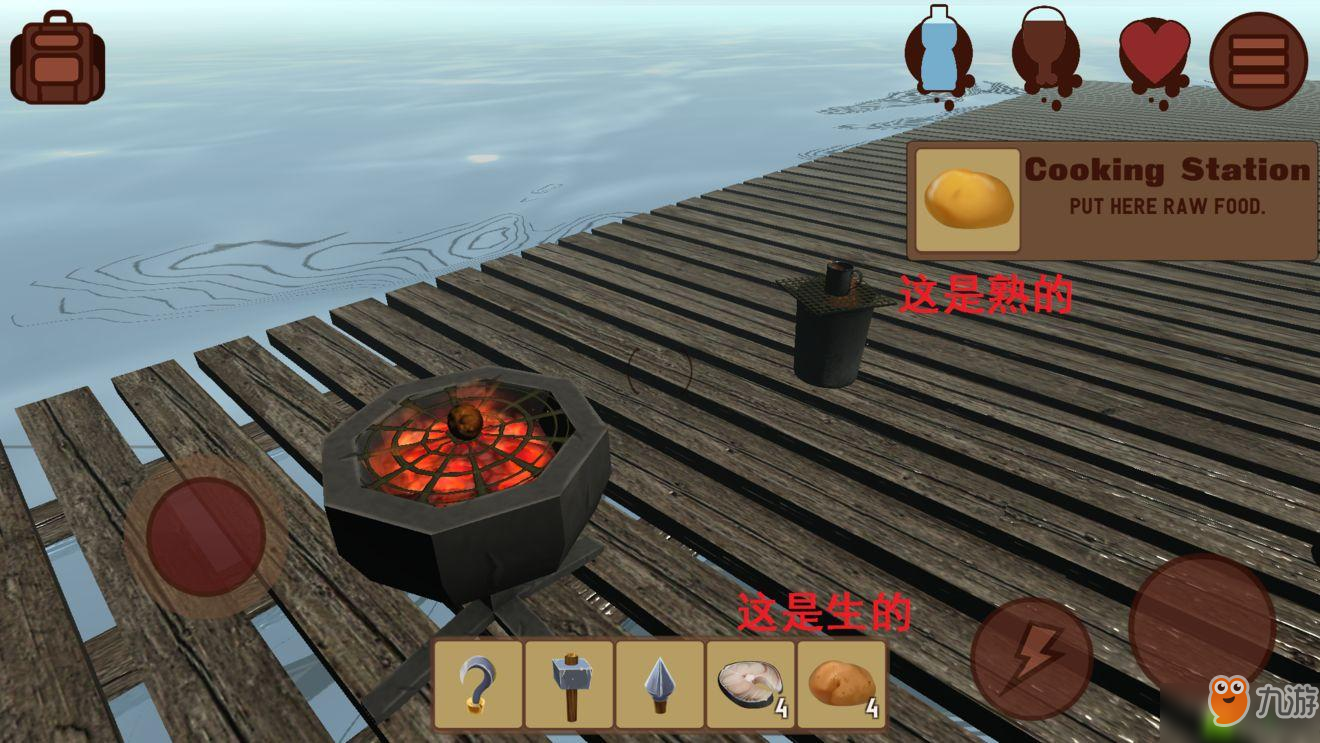
Task: Click the Cooking Station potato icon
Action: click(967, 200)
